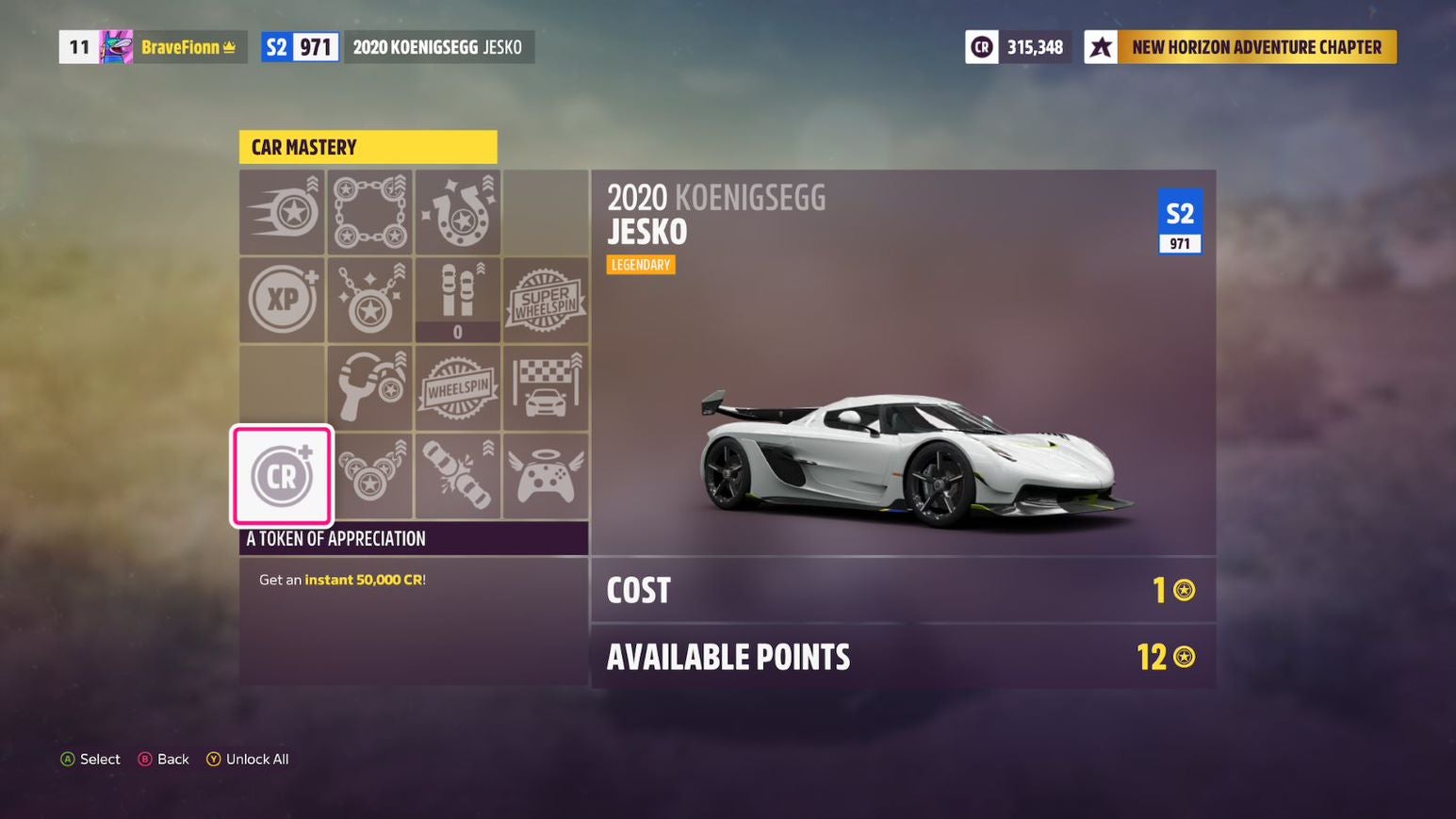Select the speeding star wheel perk

(x=282, y=212)
